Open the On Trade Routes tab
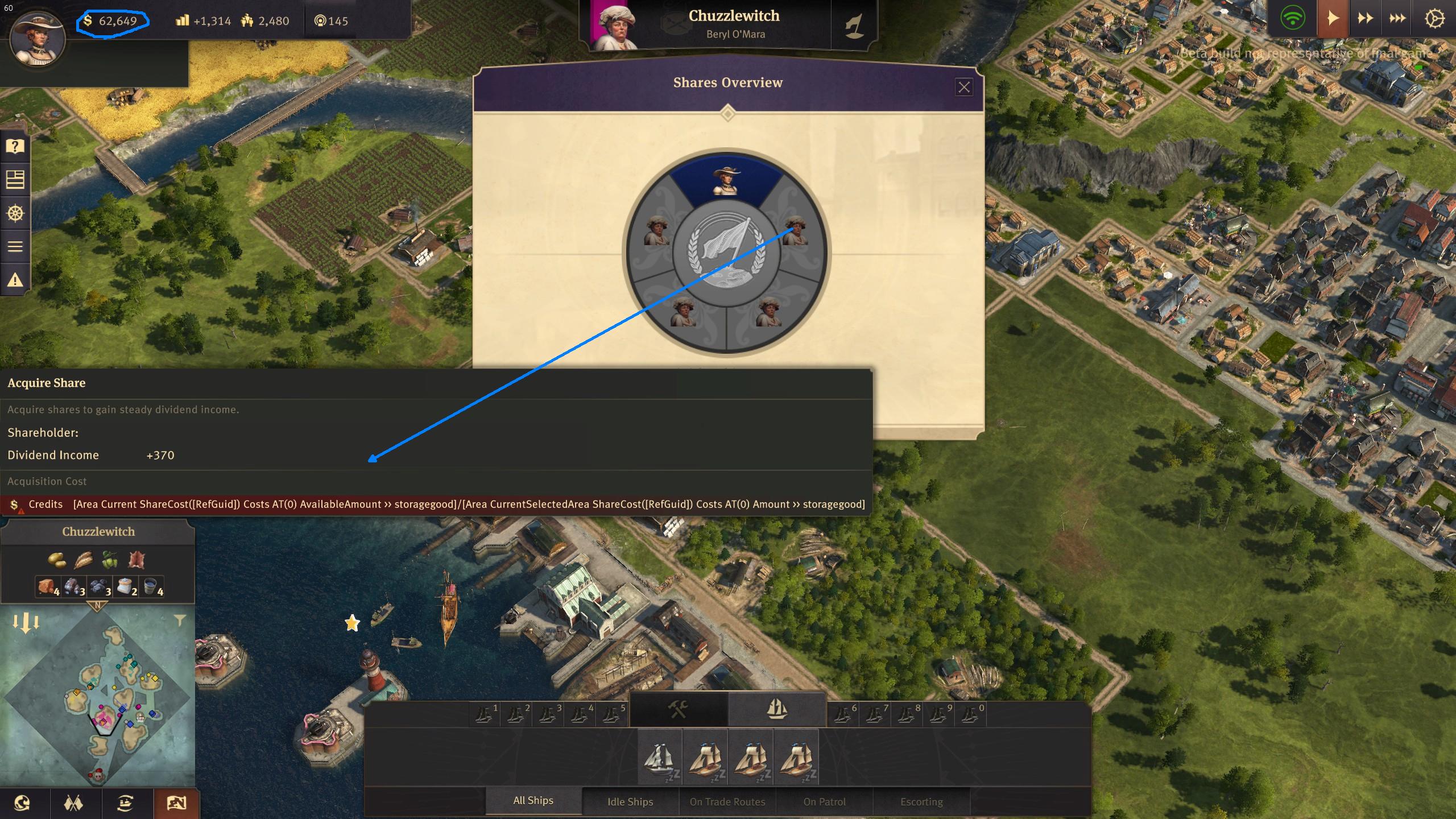 727,801
